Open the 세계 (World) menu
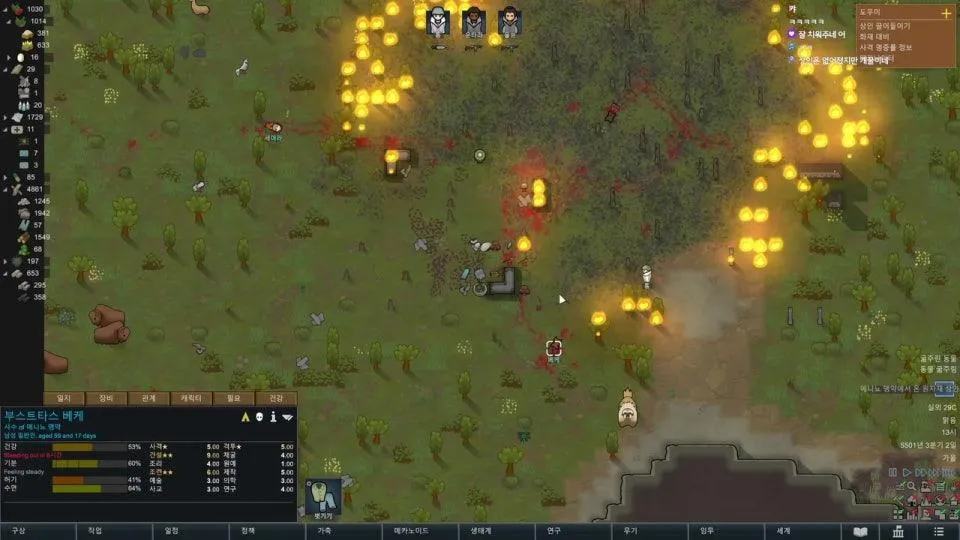 (x=783, y=531)
